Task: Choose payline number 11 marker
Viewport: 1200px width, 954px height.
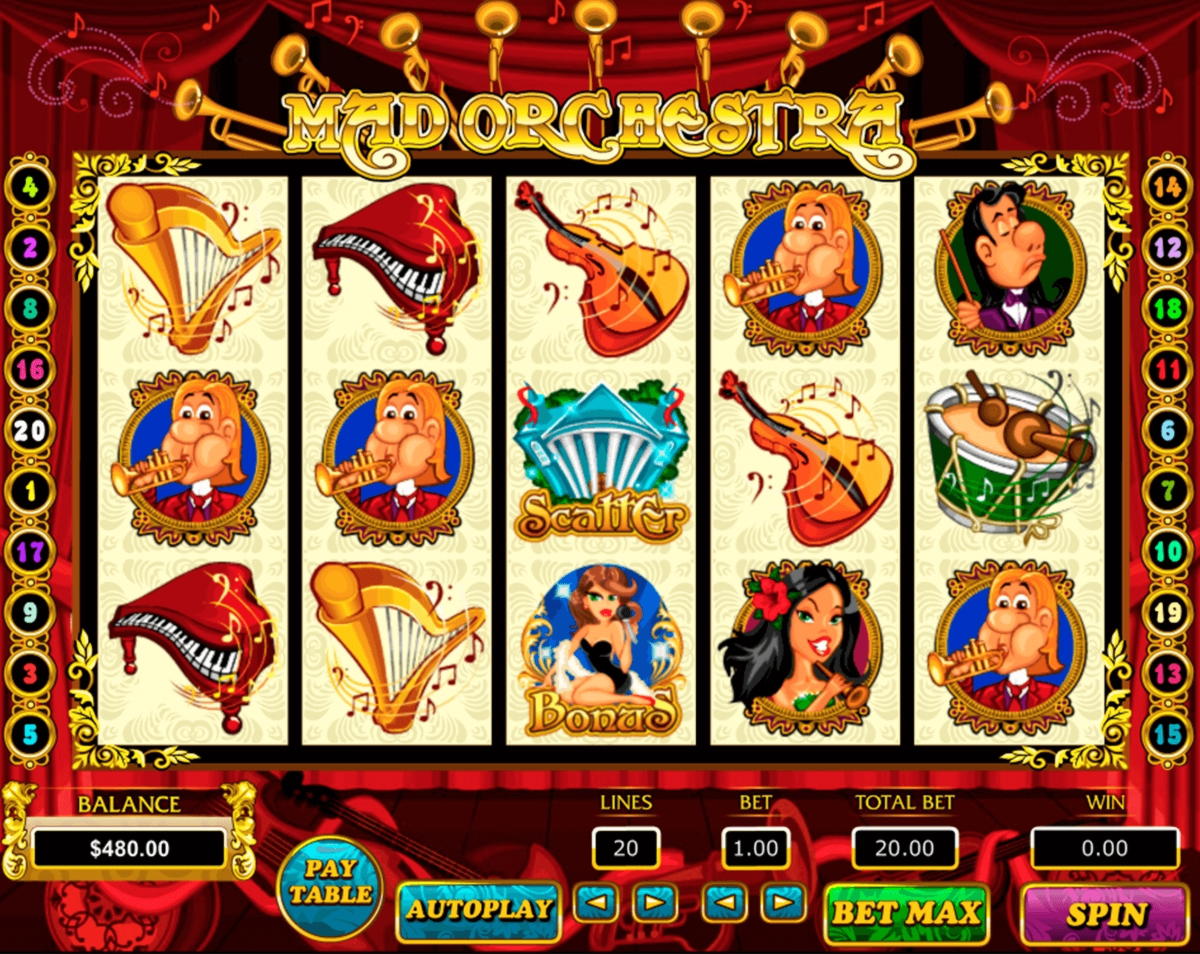Action: point(1168,371)
